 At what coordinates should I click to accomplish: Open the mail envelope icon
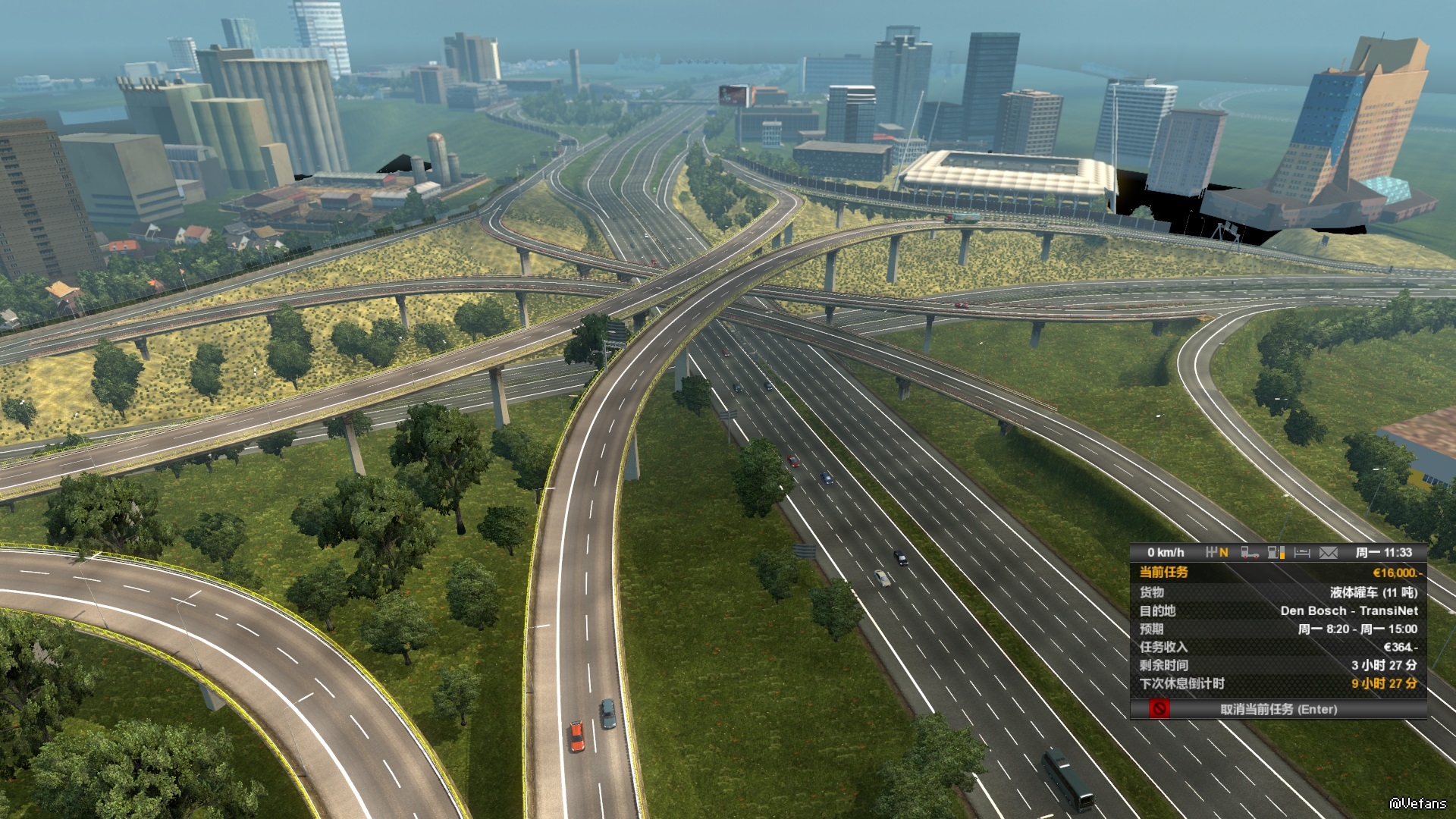click(x=1328, y=553)
